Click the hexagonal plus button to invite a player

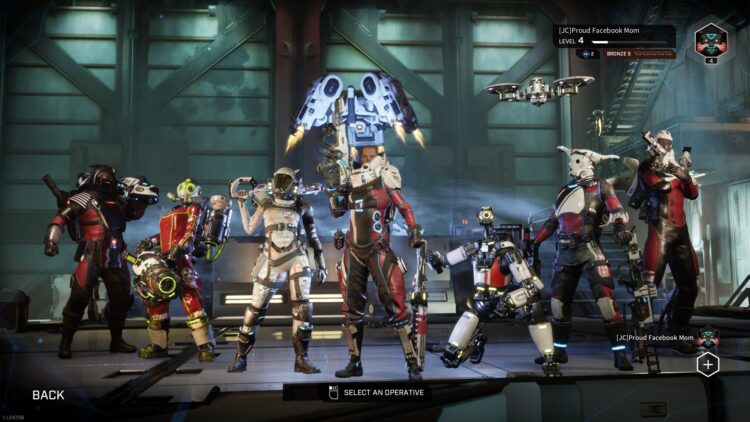pyautogui.click(x=708, y=365)
